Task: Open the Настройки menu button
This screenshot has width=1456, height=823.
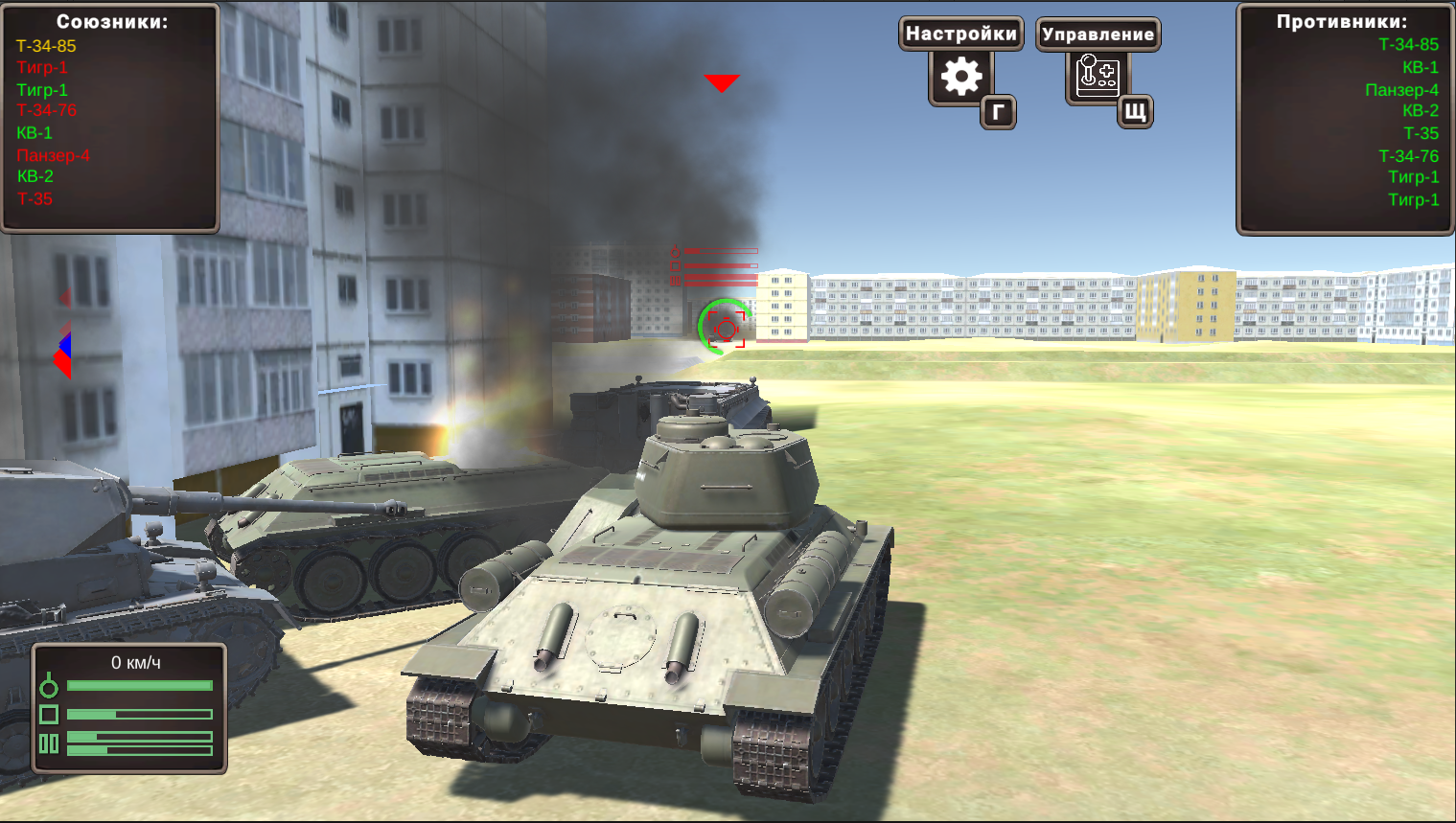Action: [x=960, y=34]
